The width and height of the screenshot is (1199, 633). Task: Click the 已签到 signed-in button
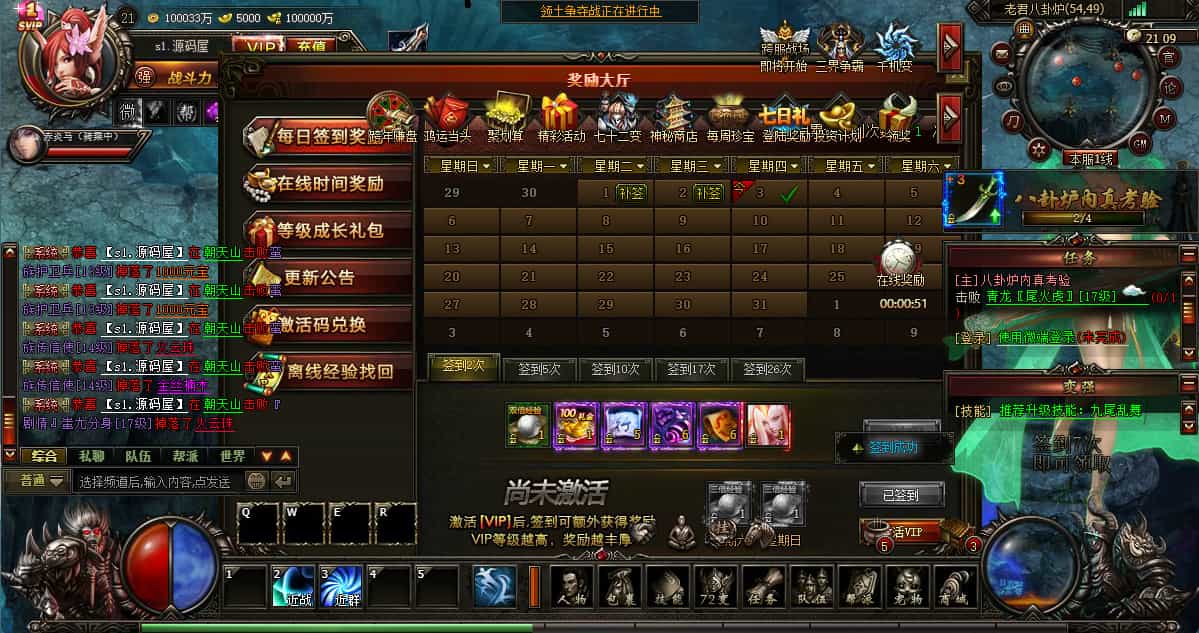(x=901, y=494)
